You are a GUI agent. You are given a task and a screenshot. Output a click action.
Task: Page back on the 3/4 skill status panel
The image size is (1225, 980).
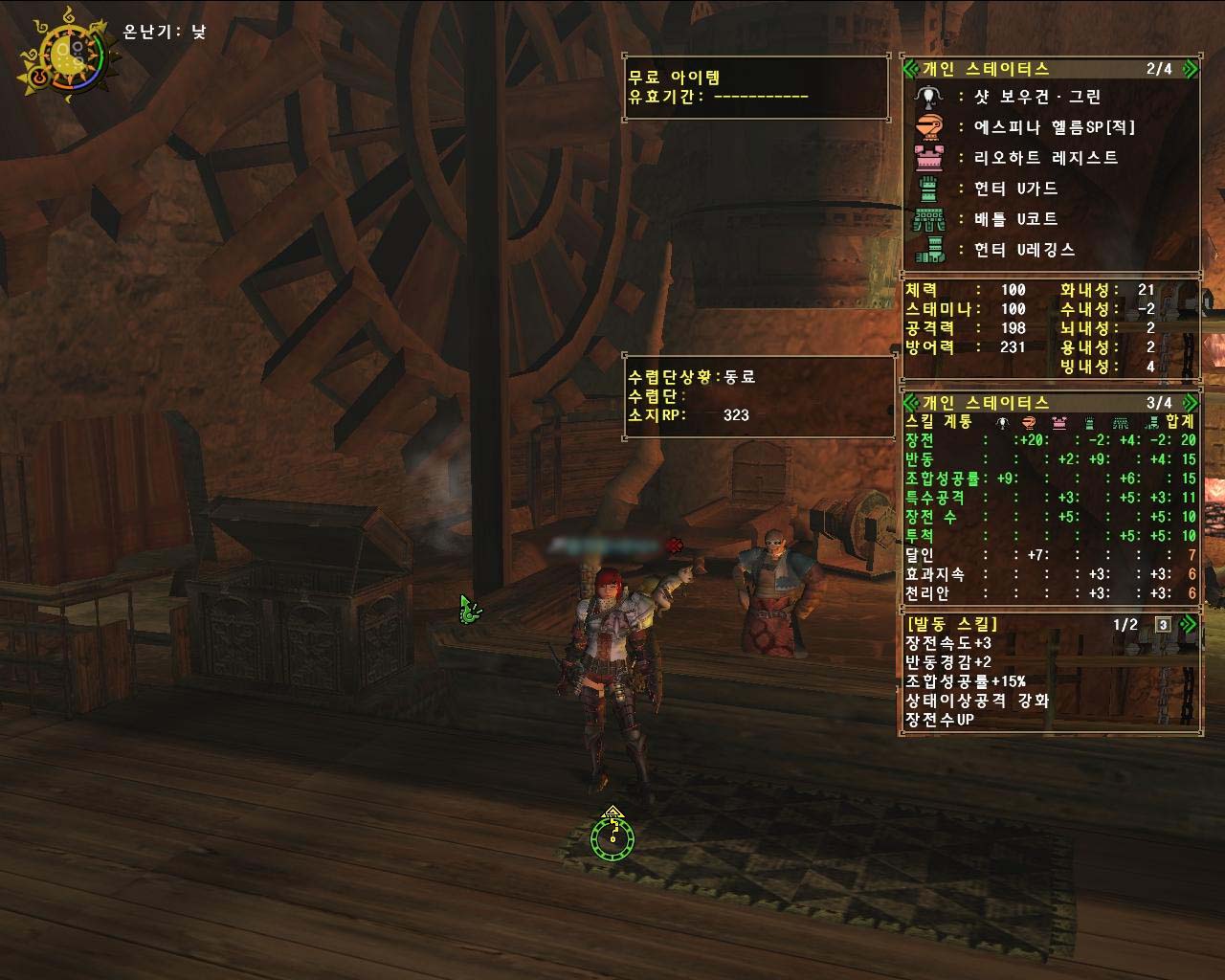click(x=910, y=403)
